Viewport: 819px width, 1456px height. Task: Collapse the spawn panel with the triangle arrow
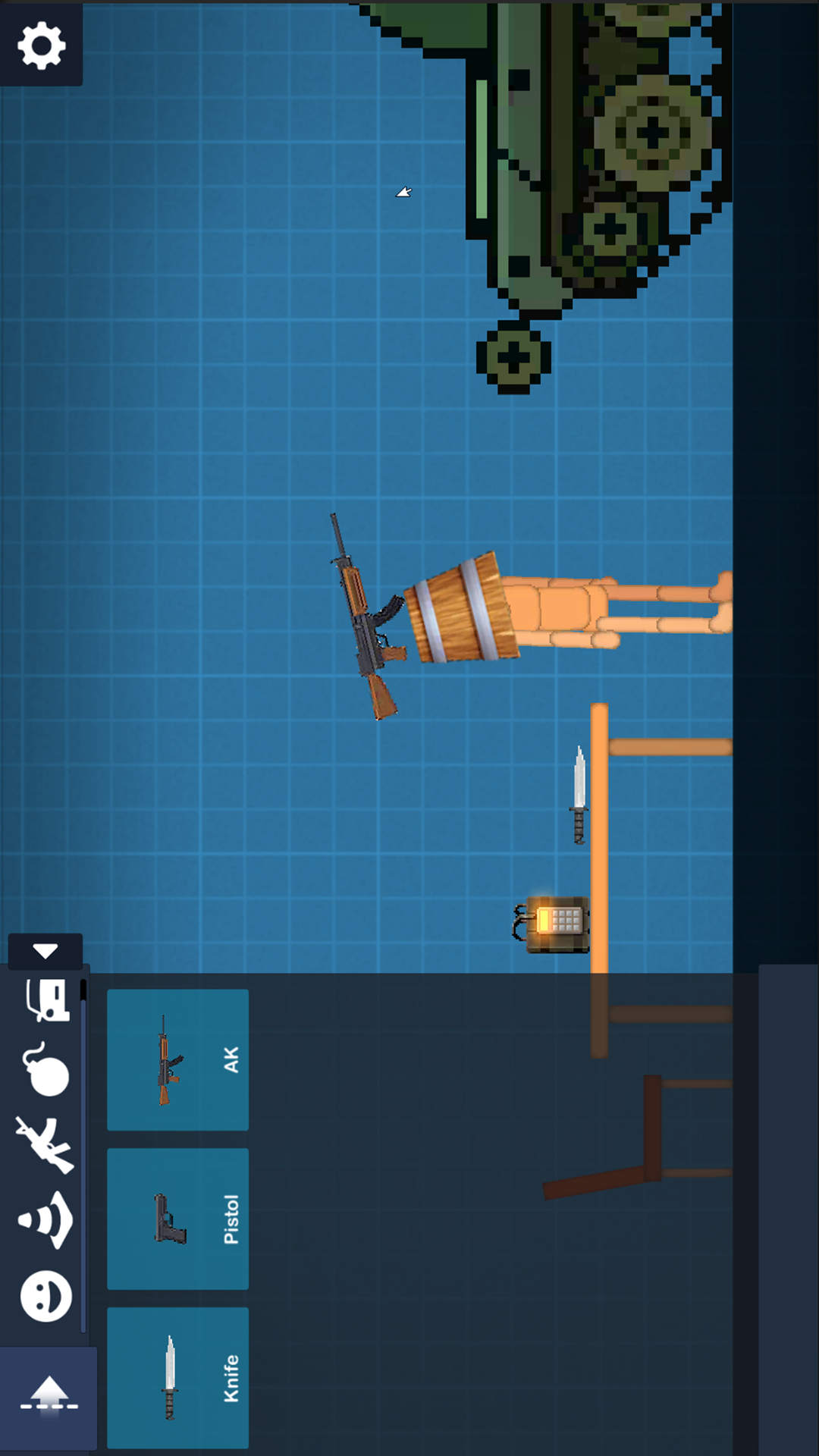pyautogui.click(x=45, y=951)
